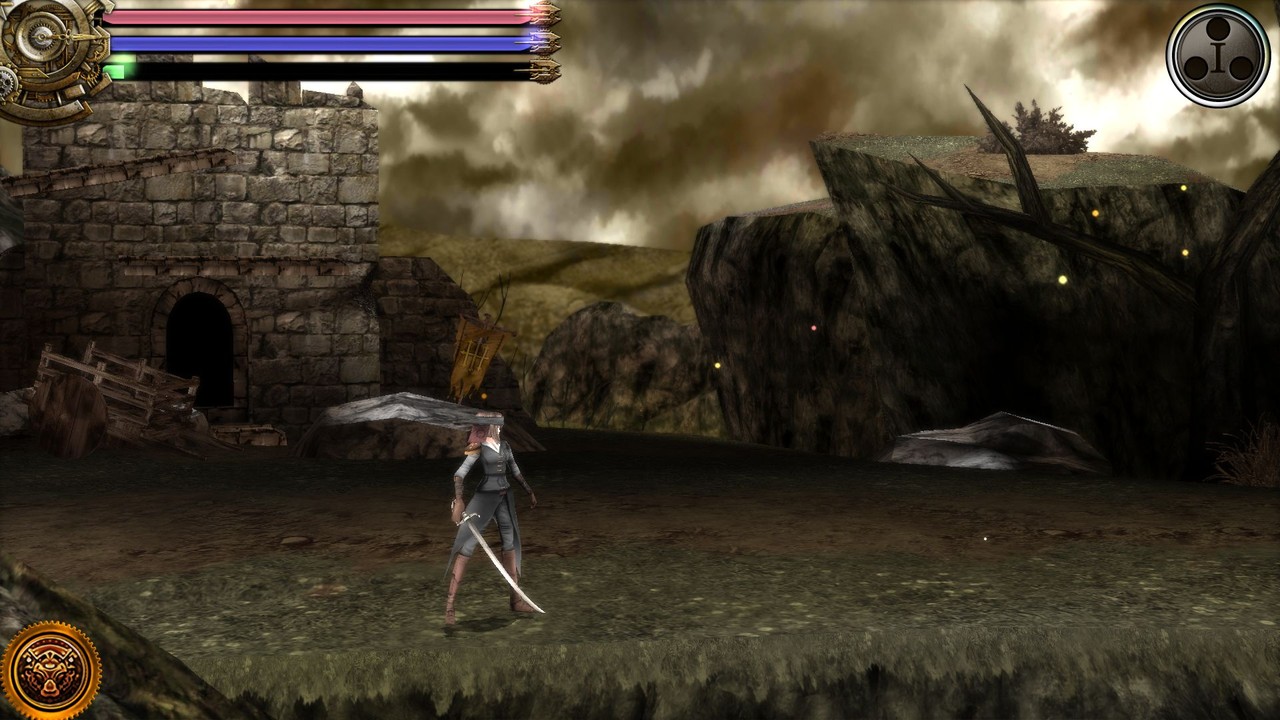Click the sword hilt icon ending the red bar

click(545, 12)
